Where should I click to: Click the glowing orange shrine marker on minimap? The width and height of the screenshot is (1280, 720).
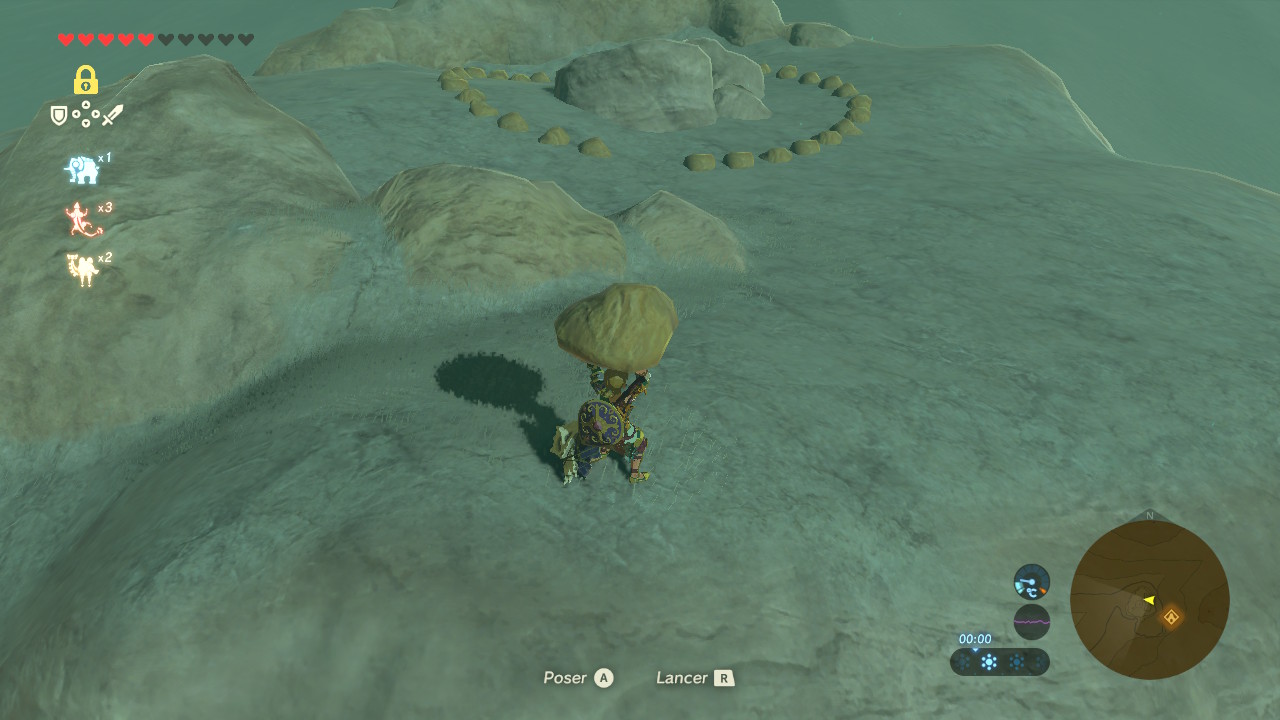click(x=1170, y=617)
